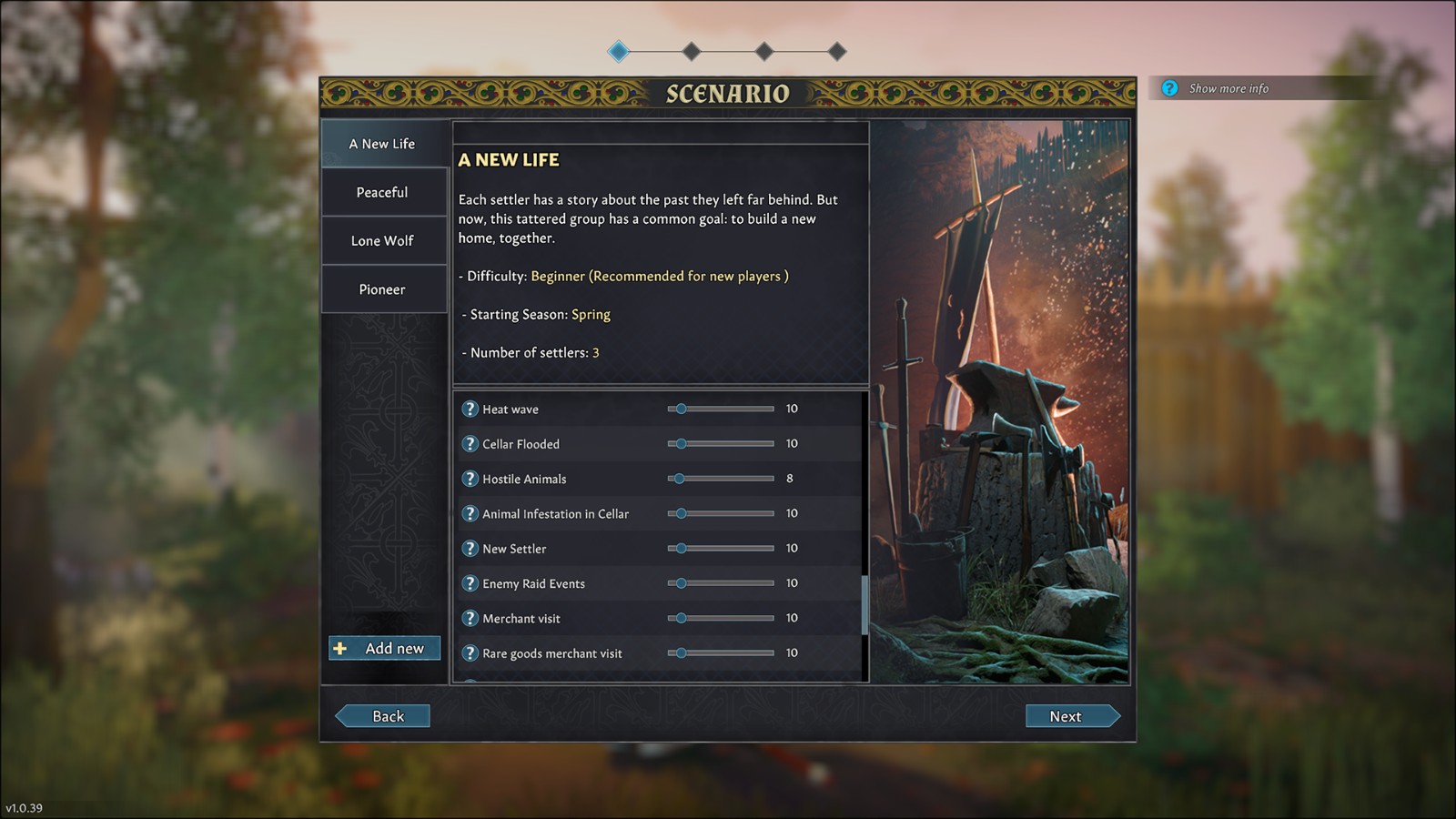Set the Hostile Animals slider
The image size is (1456, 819).
tap(721, 479)
